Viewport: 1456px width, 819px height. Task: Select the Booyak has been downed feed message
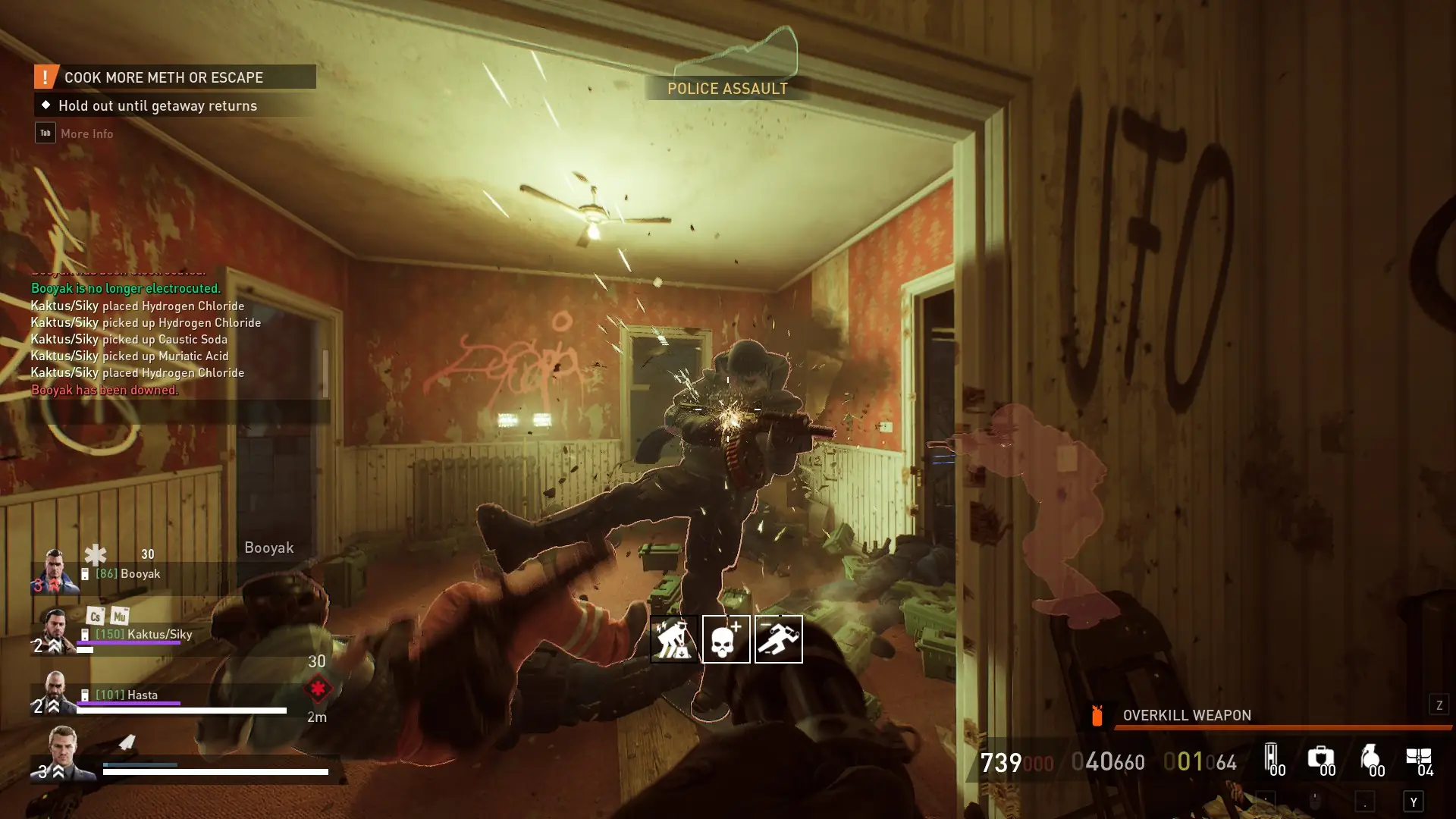click(105, 390)
